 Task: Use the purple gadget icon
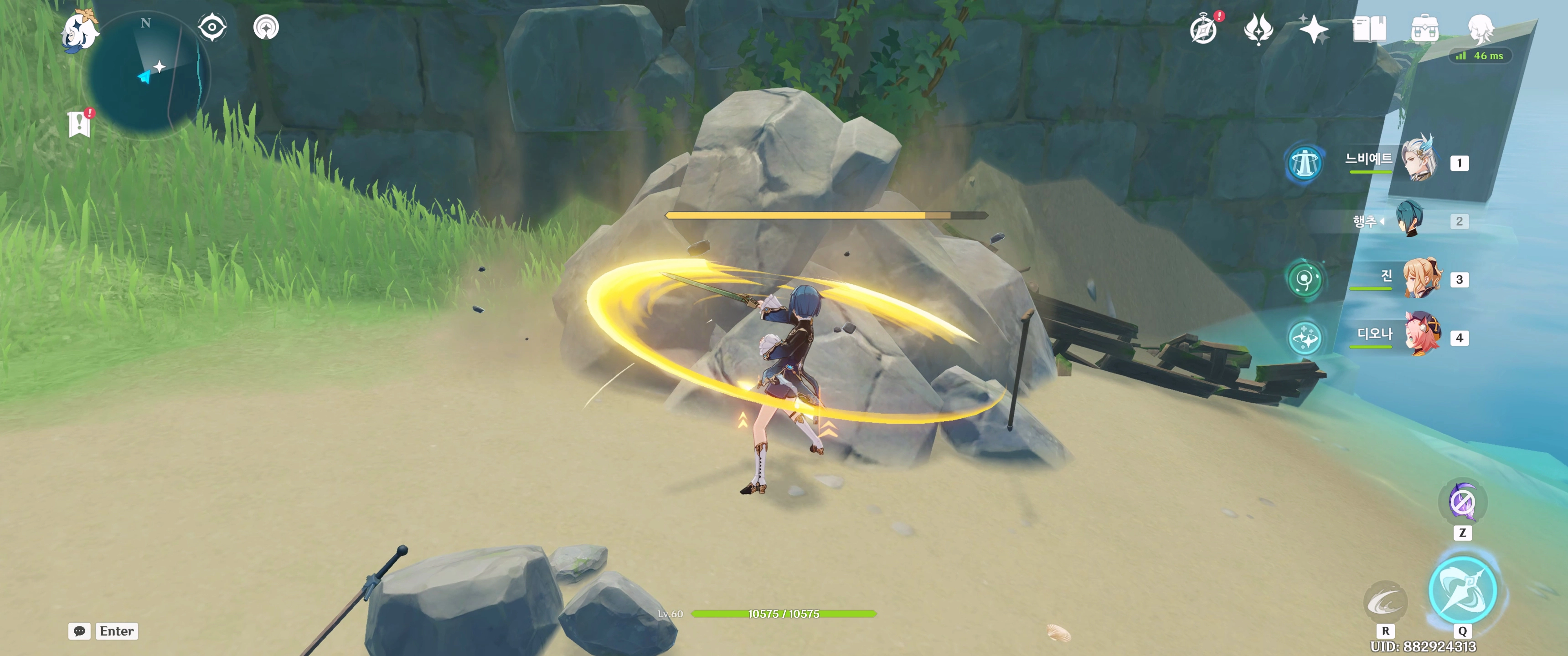tap(1462, 502)
